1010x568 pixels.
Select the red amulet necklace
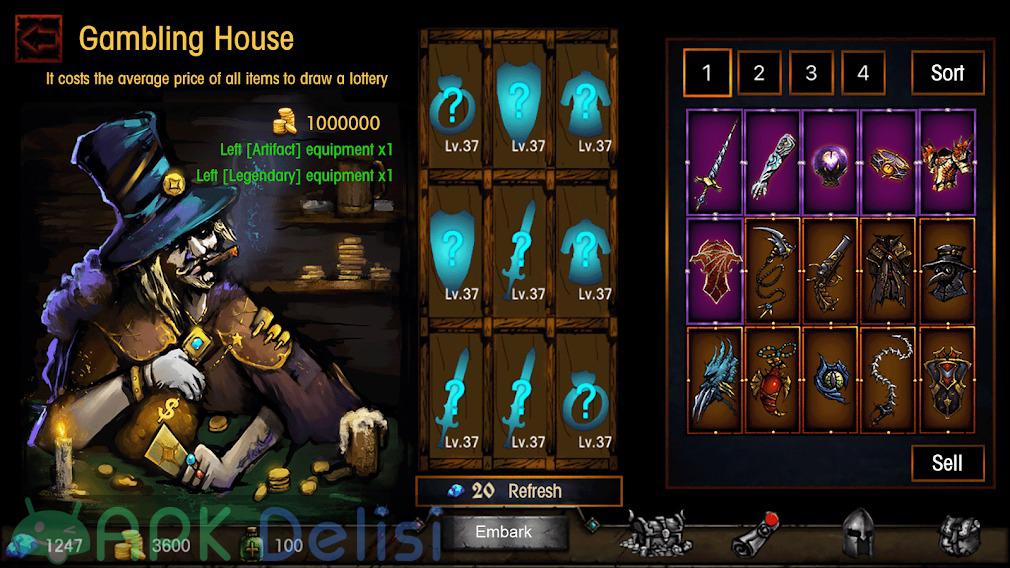773,380
